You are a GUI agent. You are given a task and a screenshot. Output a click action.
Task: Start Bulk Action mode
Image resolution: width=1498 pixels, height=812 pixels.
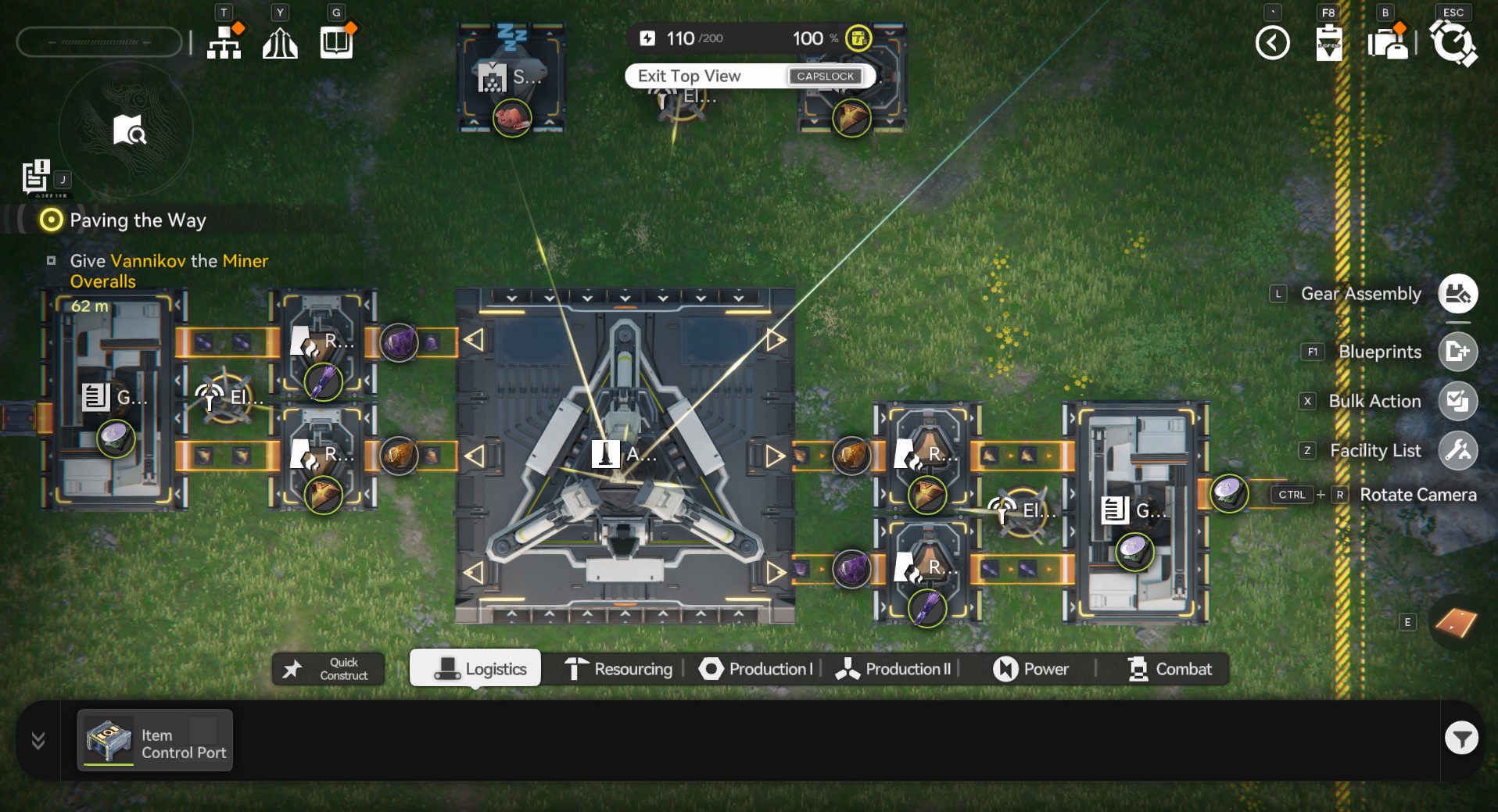pos(1457,401)
